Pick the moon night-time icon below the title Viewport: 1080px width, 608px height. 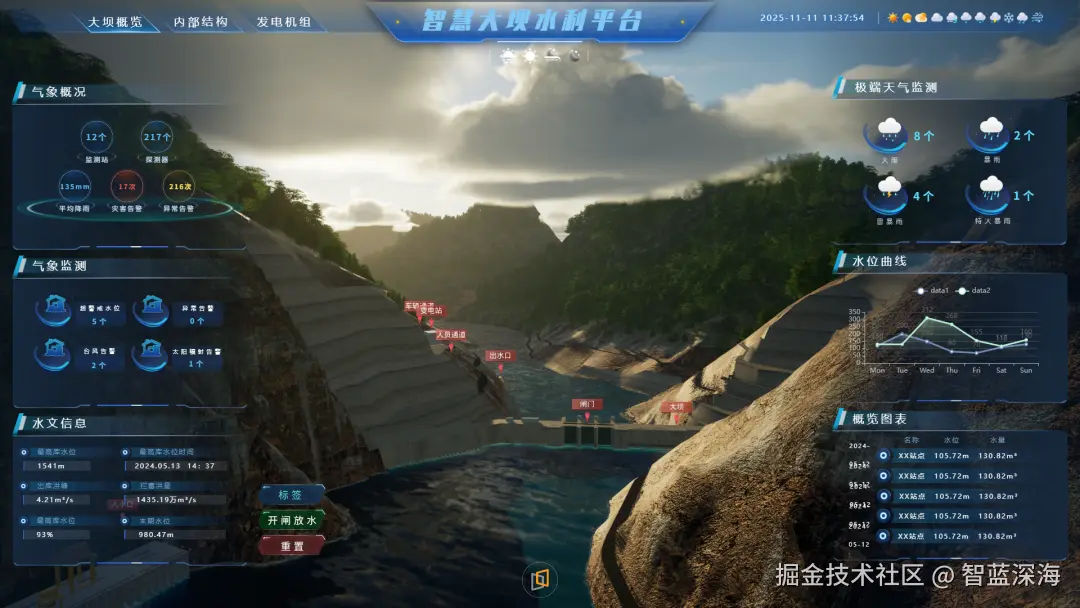point(574,56)
